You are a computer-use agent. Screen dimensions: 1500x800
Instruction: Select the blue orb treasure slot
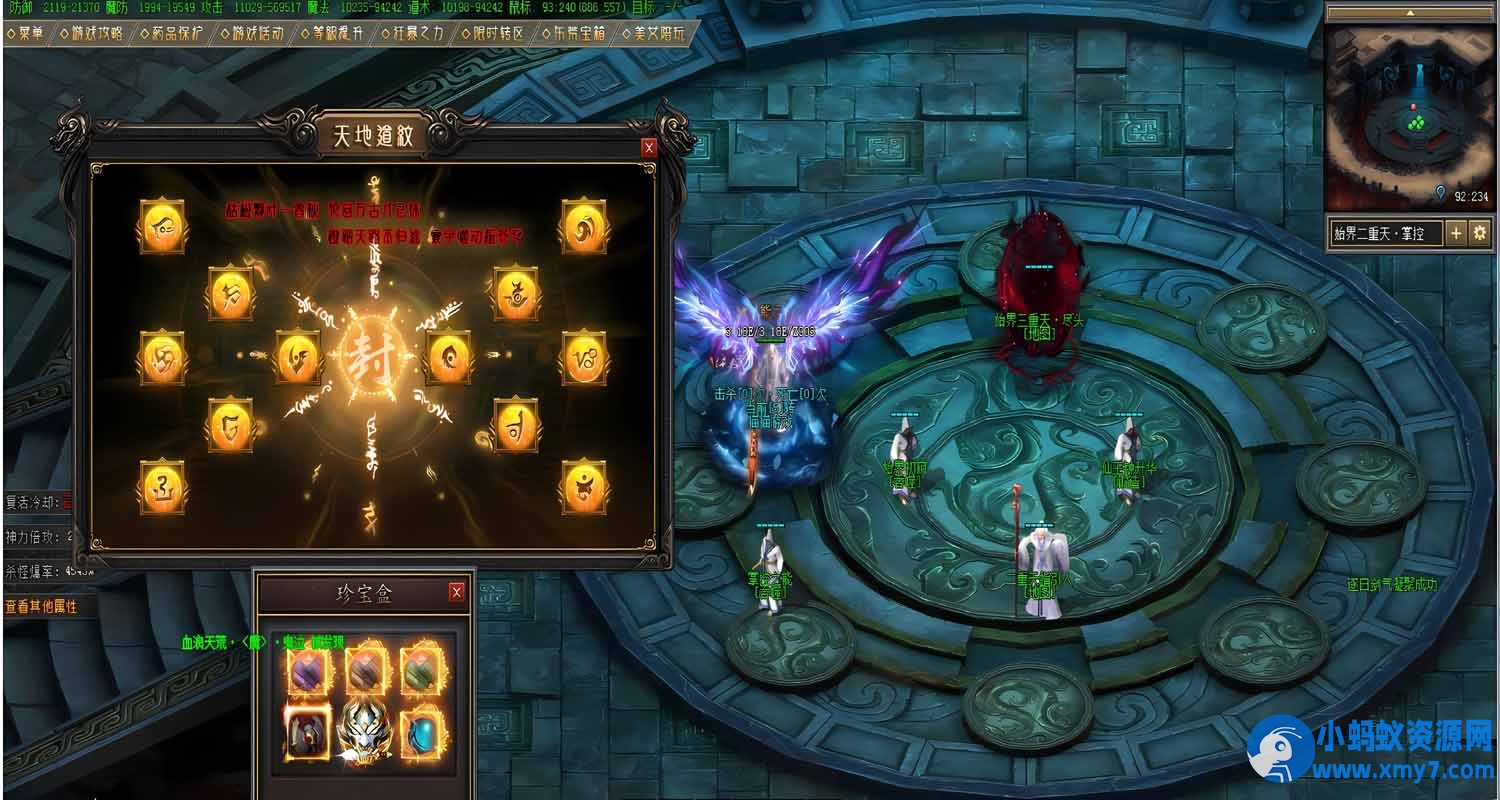[x=422, y=733]
